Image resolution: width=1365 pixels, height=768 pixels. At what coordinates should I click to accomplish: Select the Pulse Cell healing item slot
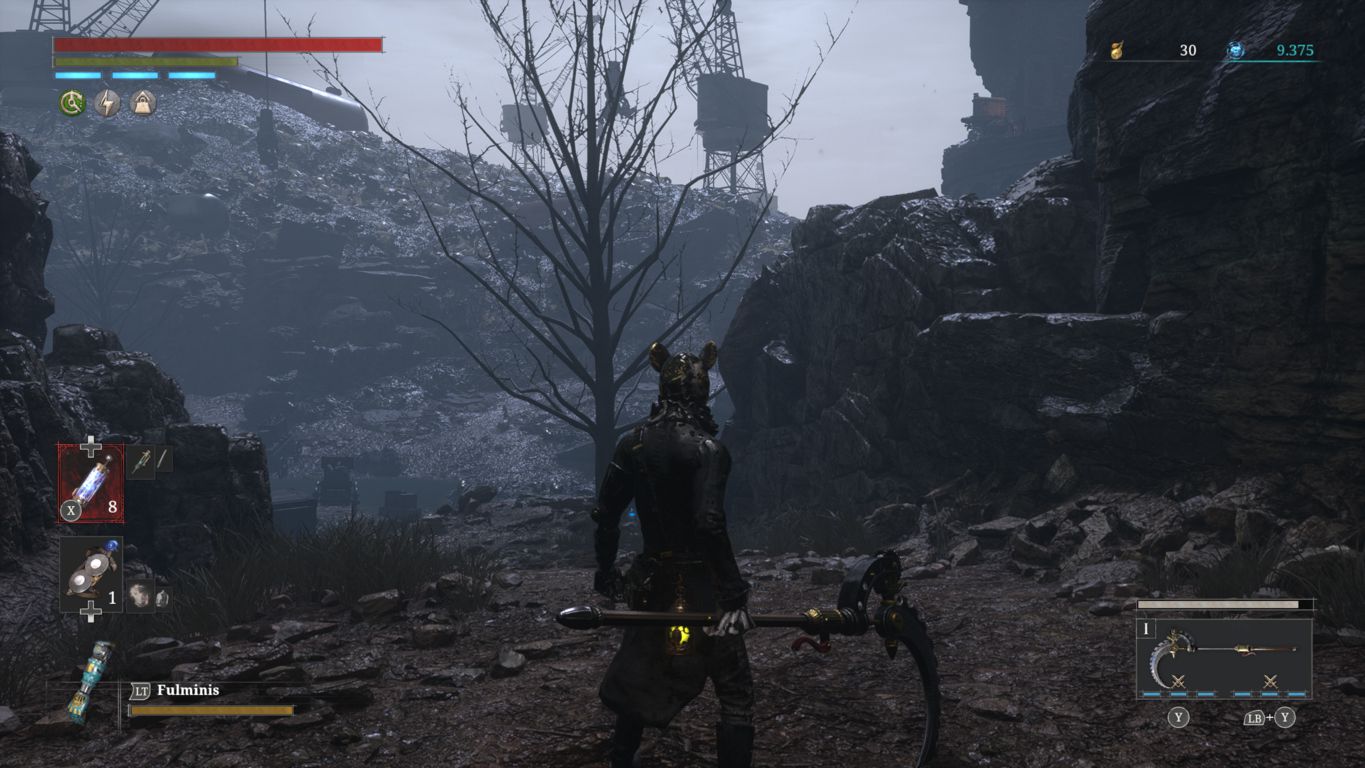pos(91,483)
